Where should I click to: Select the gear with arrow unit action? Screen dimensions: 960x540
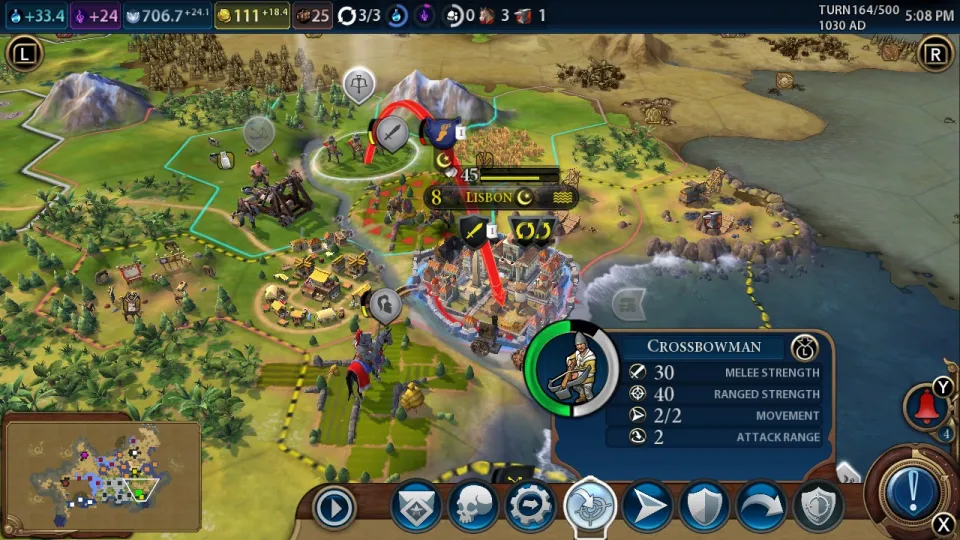click(531, 507)
